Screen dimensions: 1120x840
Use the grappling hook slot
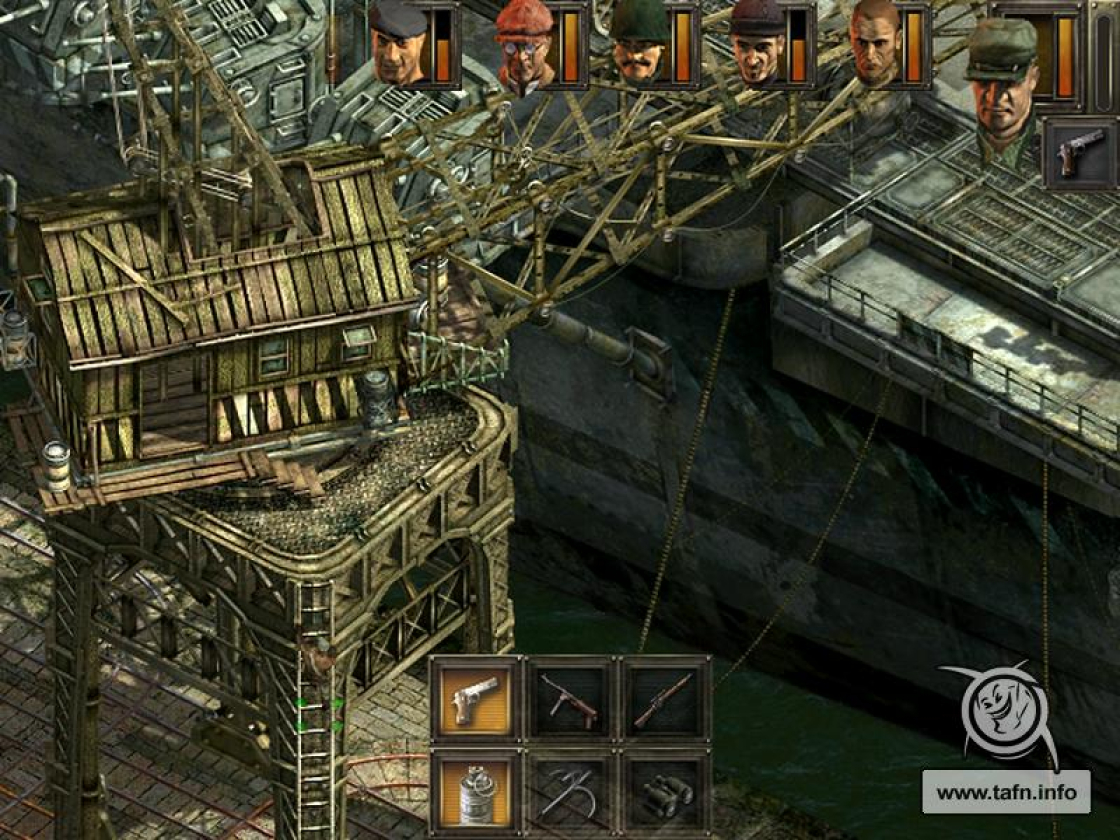click(570, 793)
